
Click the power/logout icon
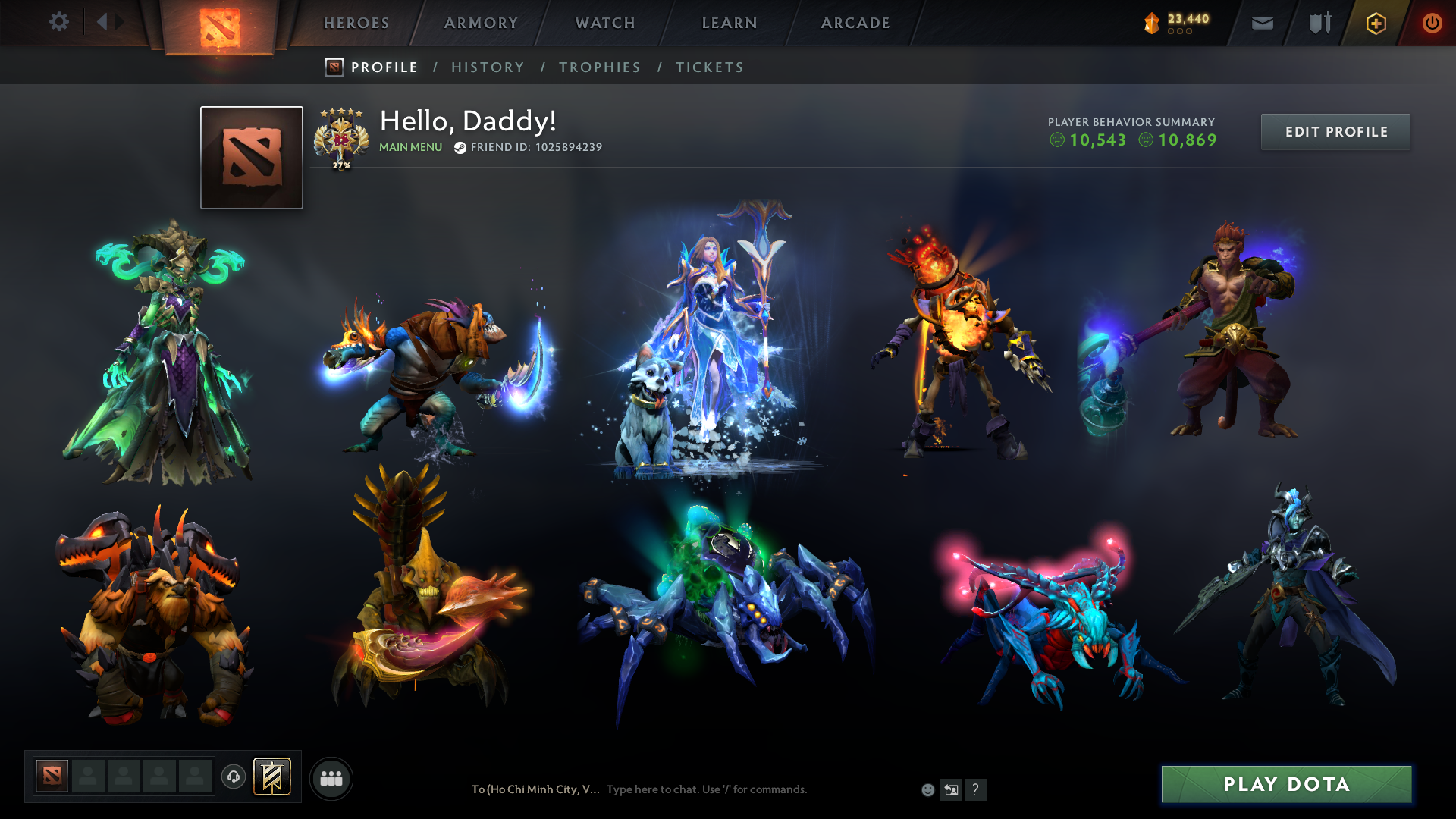[x=1432, y=23]
